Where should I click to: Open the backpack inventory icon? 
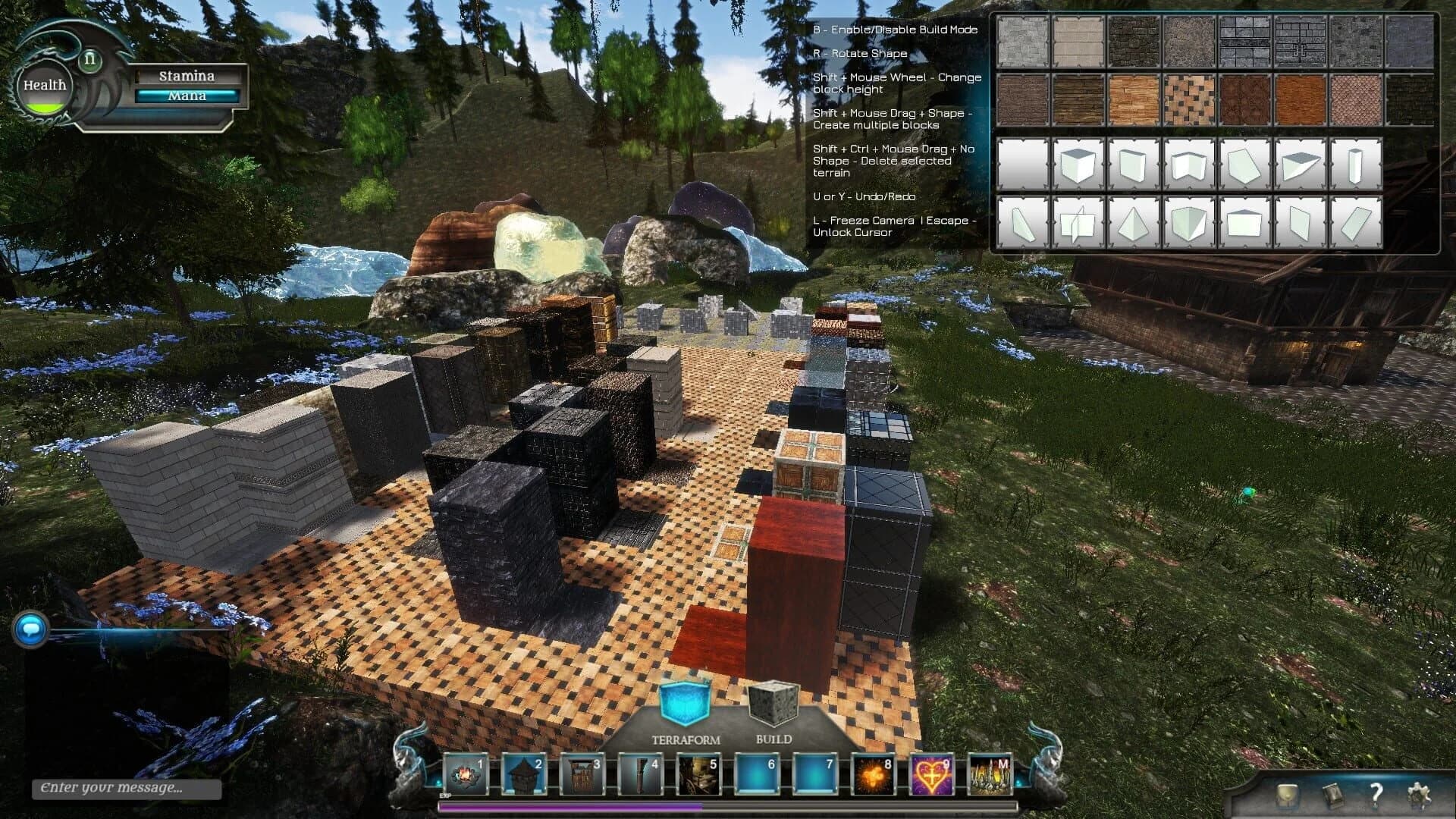pyautogui.click(x=1287, y=795)
